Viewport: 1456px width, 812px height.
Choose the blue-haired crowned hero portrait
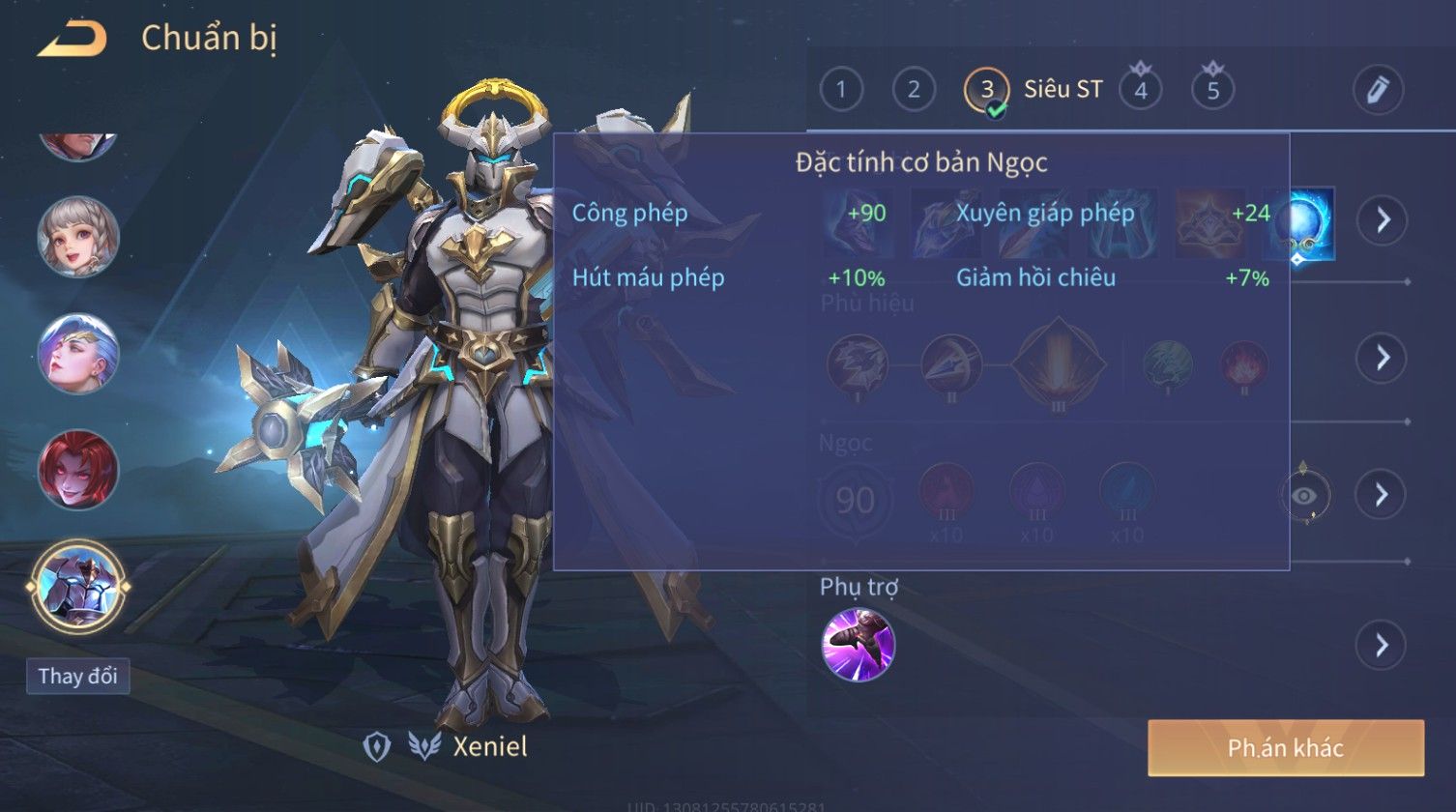pyautogui.click(x=78, y=353)
